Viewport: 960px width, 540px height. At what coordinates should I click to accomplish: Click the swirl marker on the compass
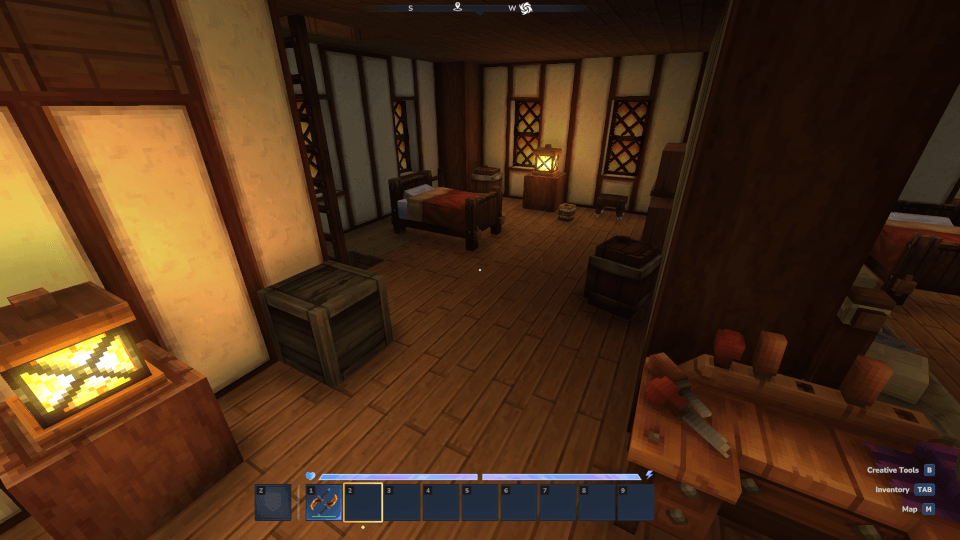tap(526, 9)
